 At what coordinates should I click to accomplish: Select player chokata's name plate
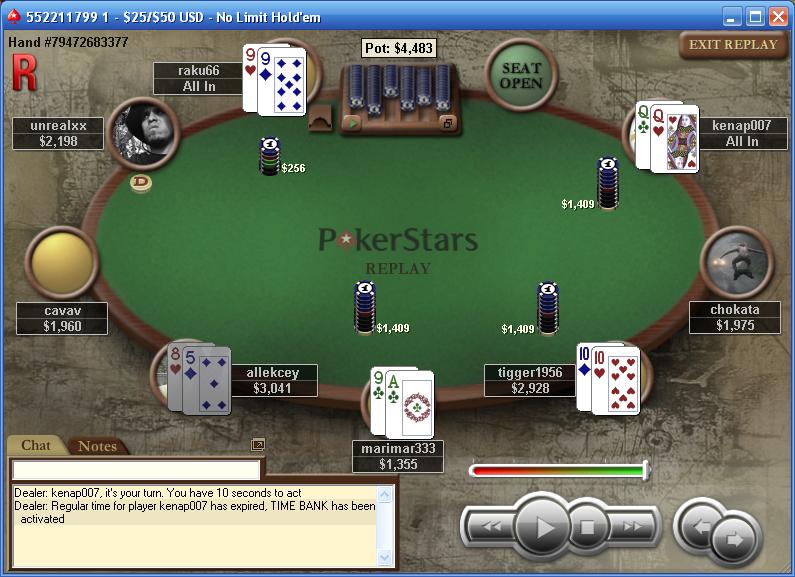click(735, 317)
